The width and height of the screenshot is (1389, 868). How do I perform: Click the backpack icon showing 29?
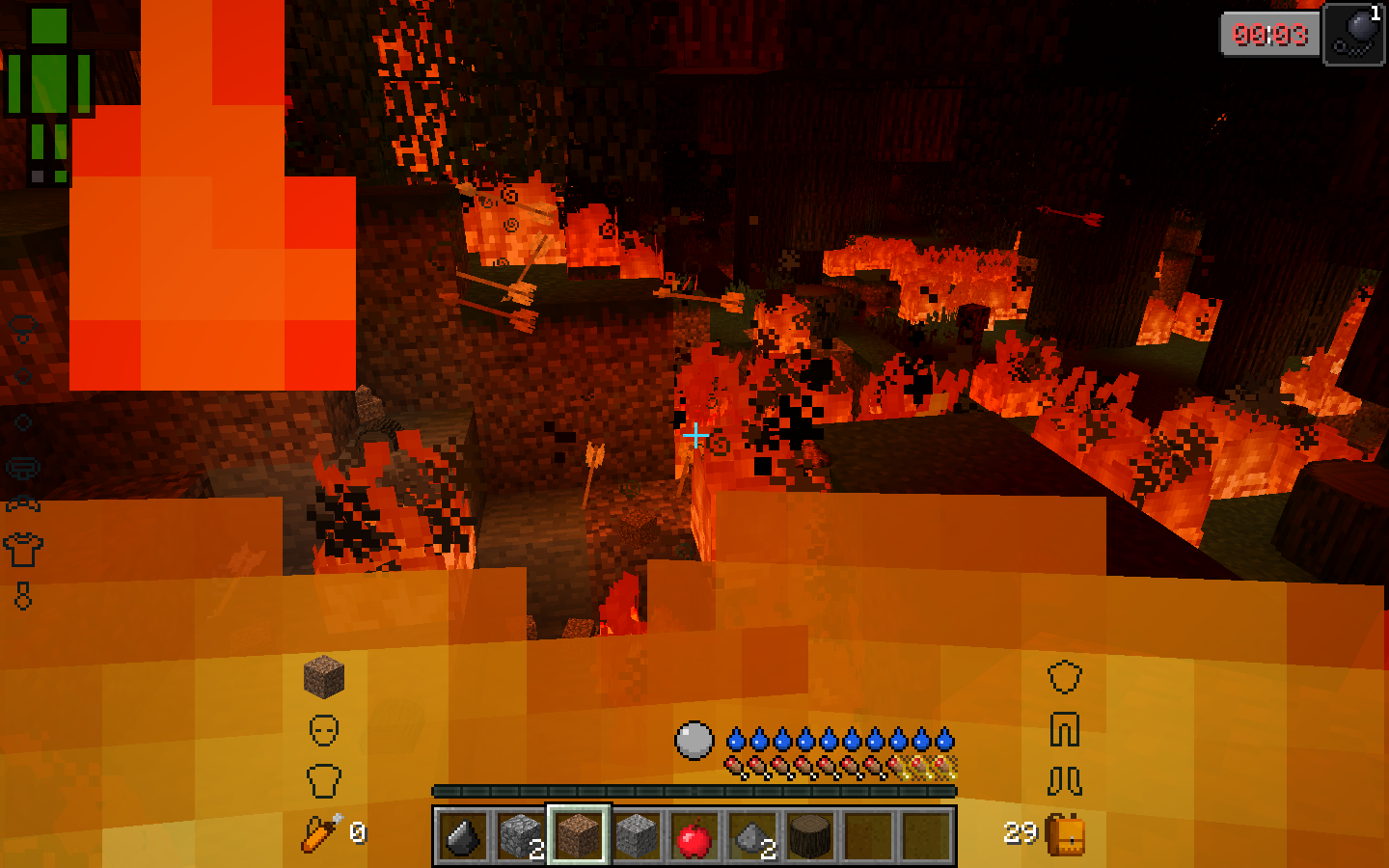tap(1069, 832)
